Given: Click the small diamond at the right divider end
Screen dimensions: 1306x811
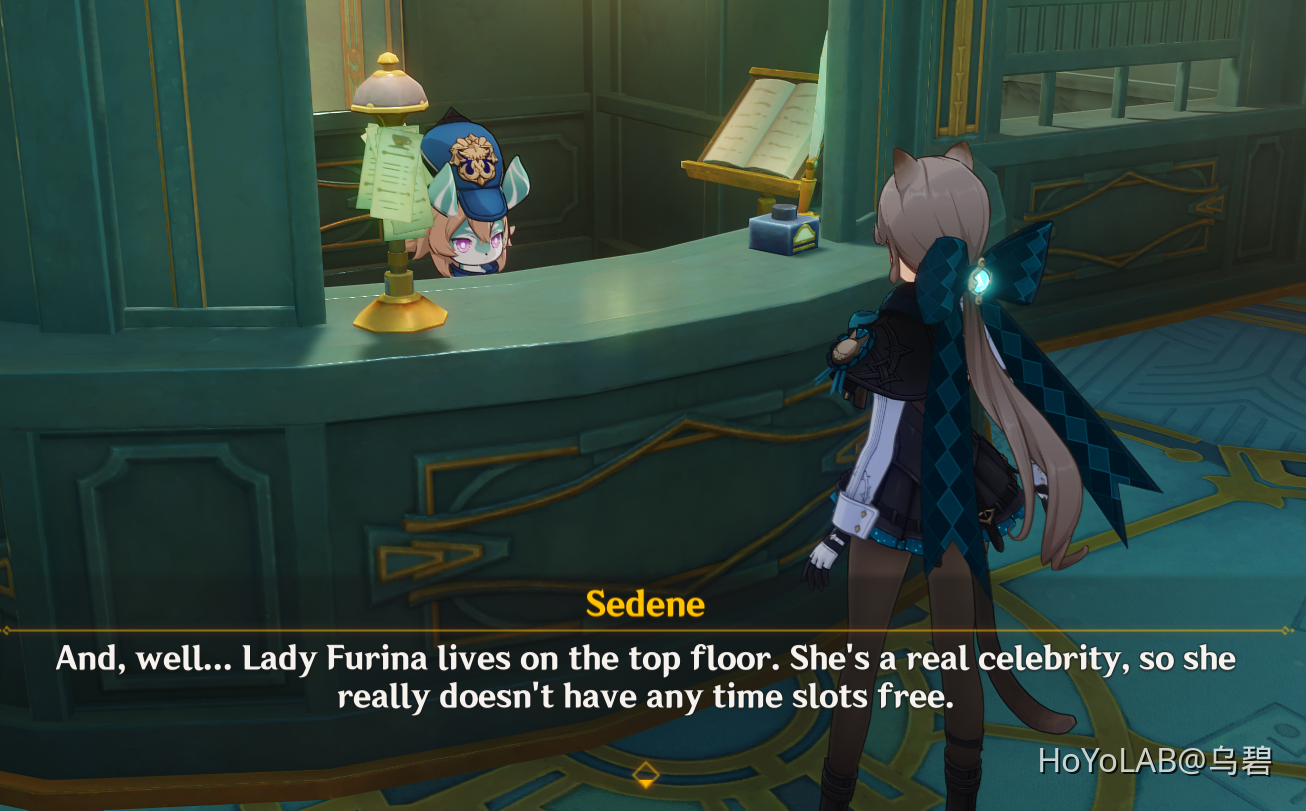Looking at the screenshot, I should (x=1285, y=629).
